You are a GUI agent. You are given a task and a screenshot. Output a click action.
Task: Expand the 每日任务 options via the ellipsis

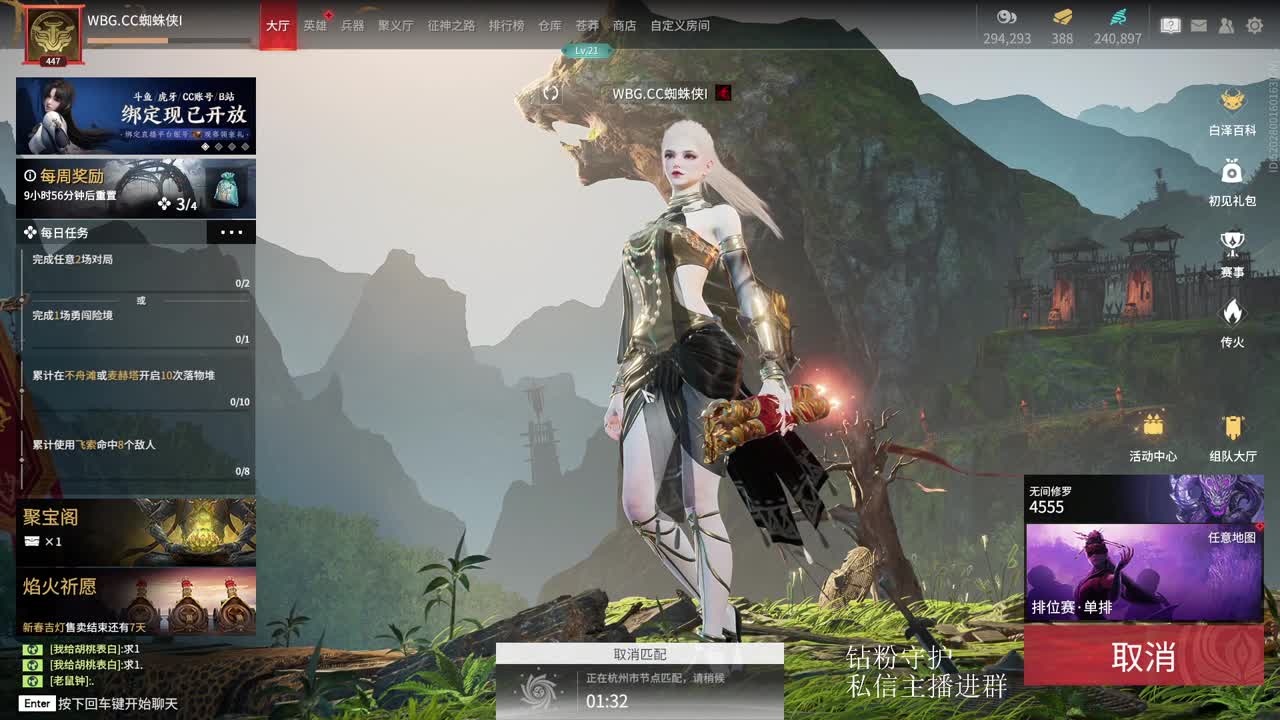[x=232, y=232]
